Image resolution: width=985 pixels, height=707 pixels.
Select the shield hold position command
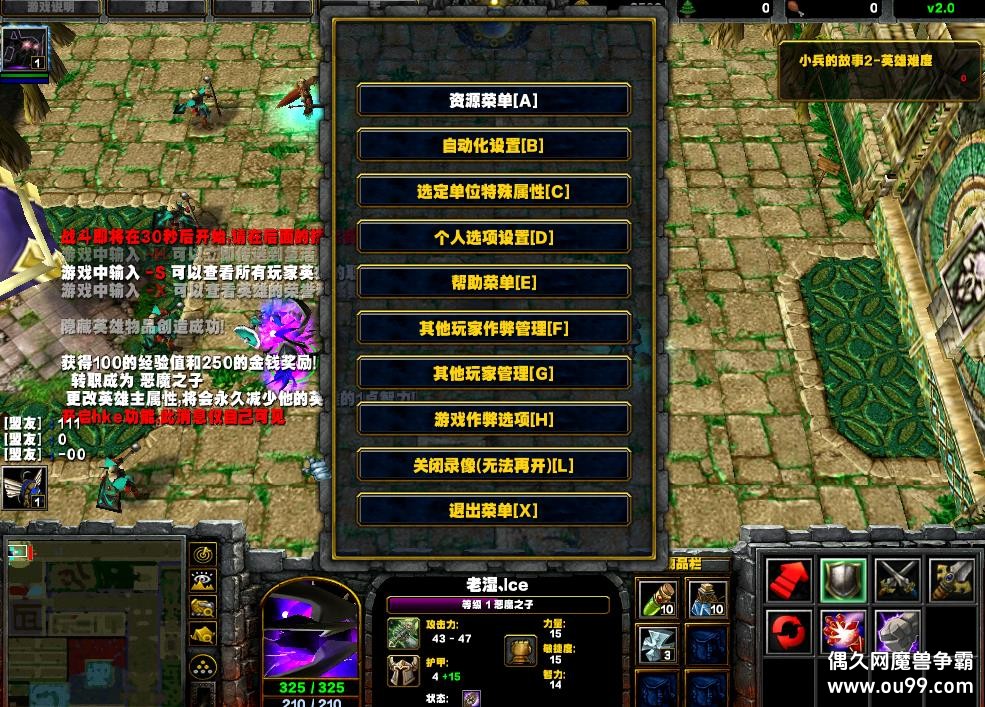[x=843, y=580]
